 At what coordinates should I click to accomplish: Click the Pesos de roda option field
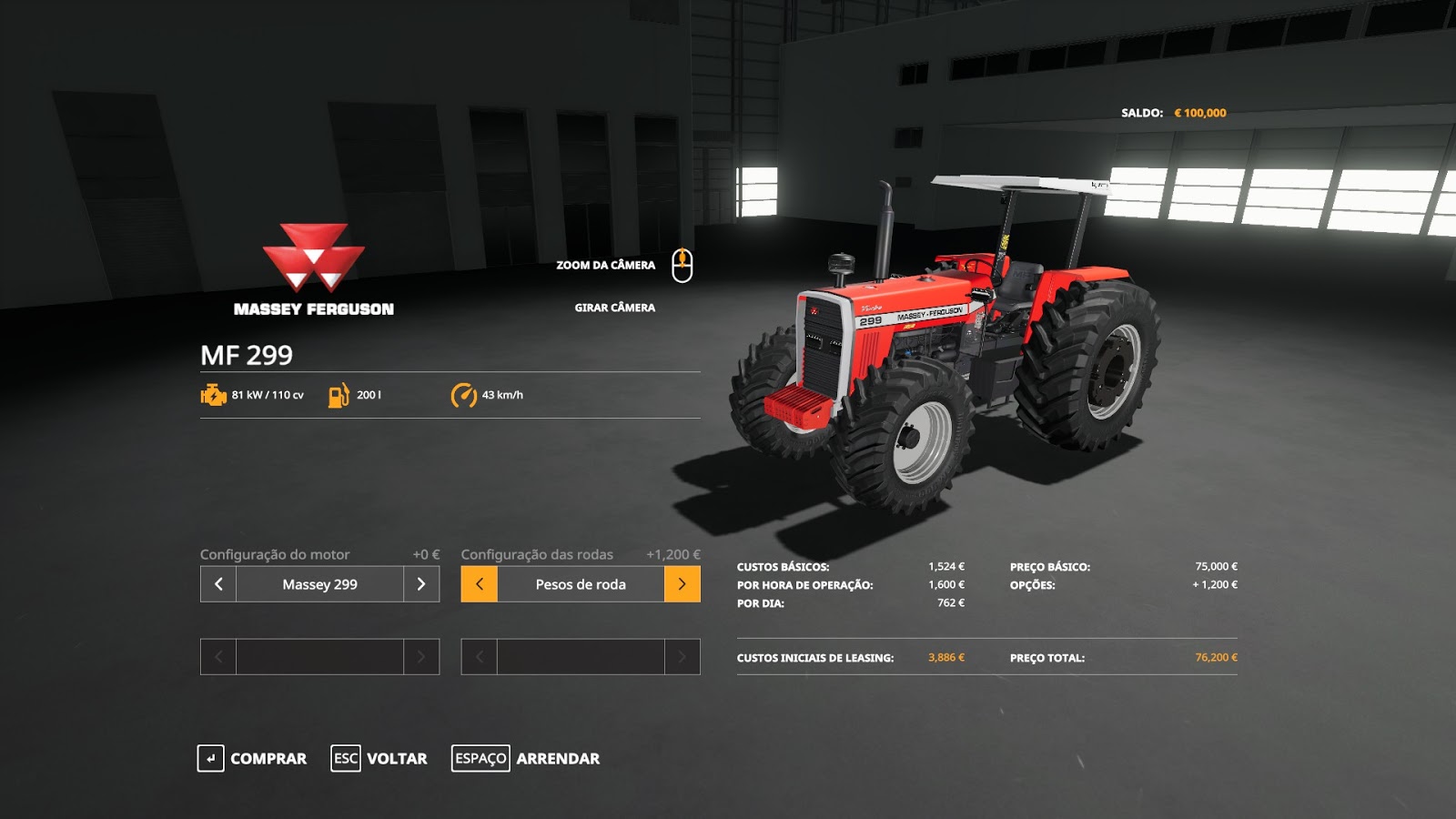click(x=582, y=584)
